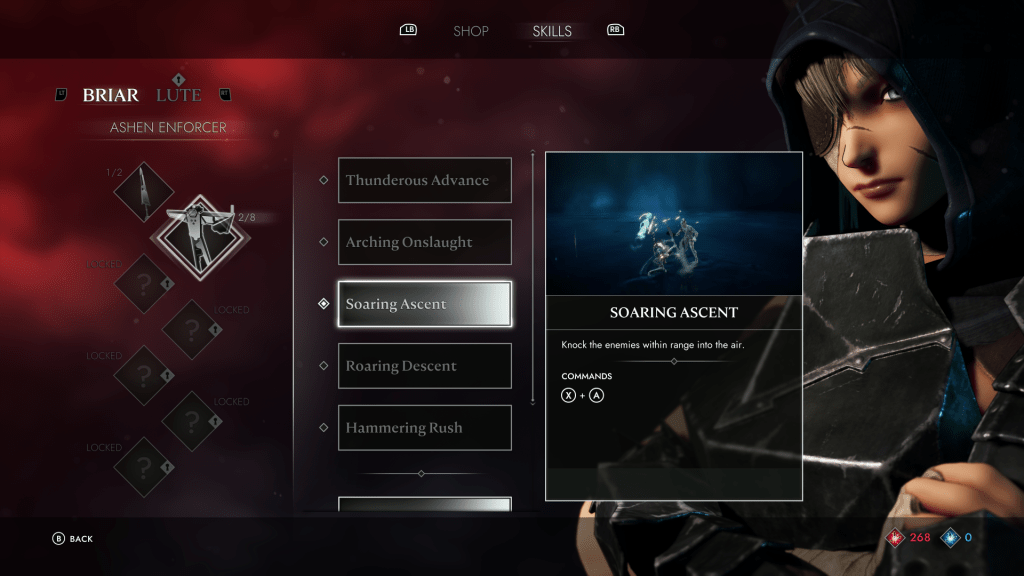Open the Hammering Rush skill
This screenshot has height=576, width=1024.
tap(424, 428)
